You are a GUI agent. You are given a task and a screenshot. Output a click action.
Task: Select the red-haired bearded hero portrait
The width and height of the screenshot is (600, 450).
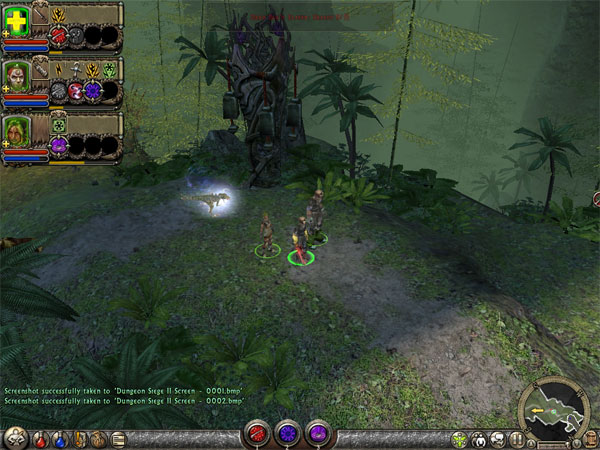point(18,79)
